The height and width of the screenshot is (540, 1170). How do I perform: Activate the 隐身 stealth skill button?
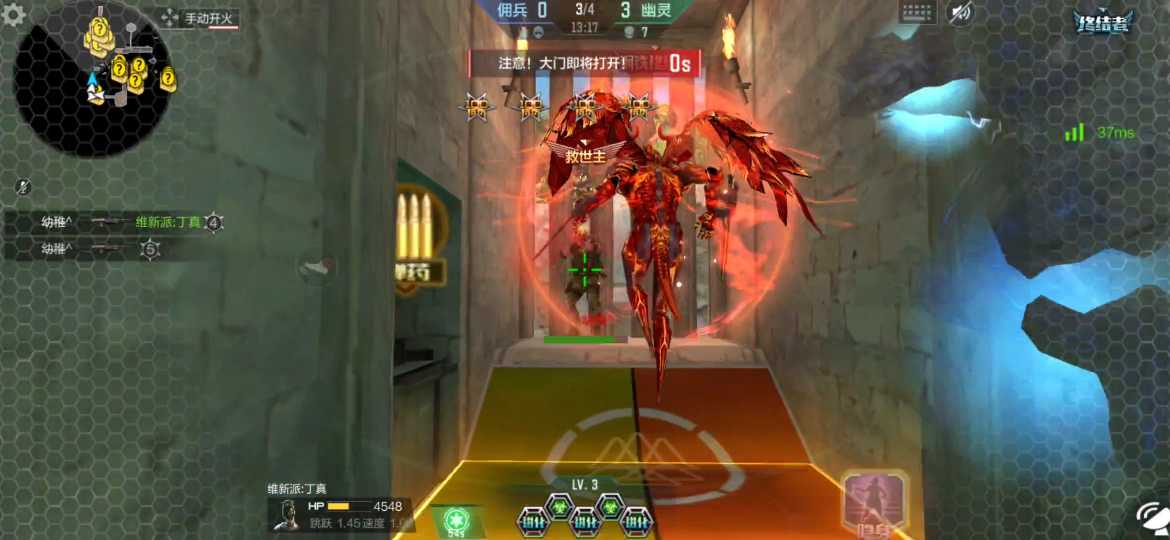point(875,504)
